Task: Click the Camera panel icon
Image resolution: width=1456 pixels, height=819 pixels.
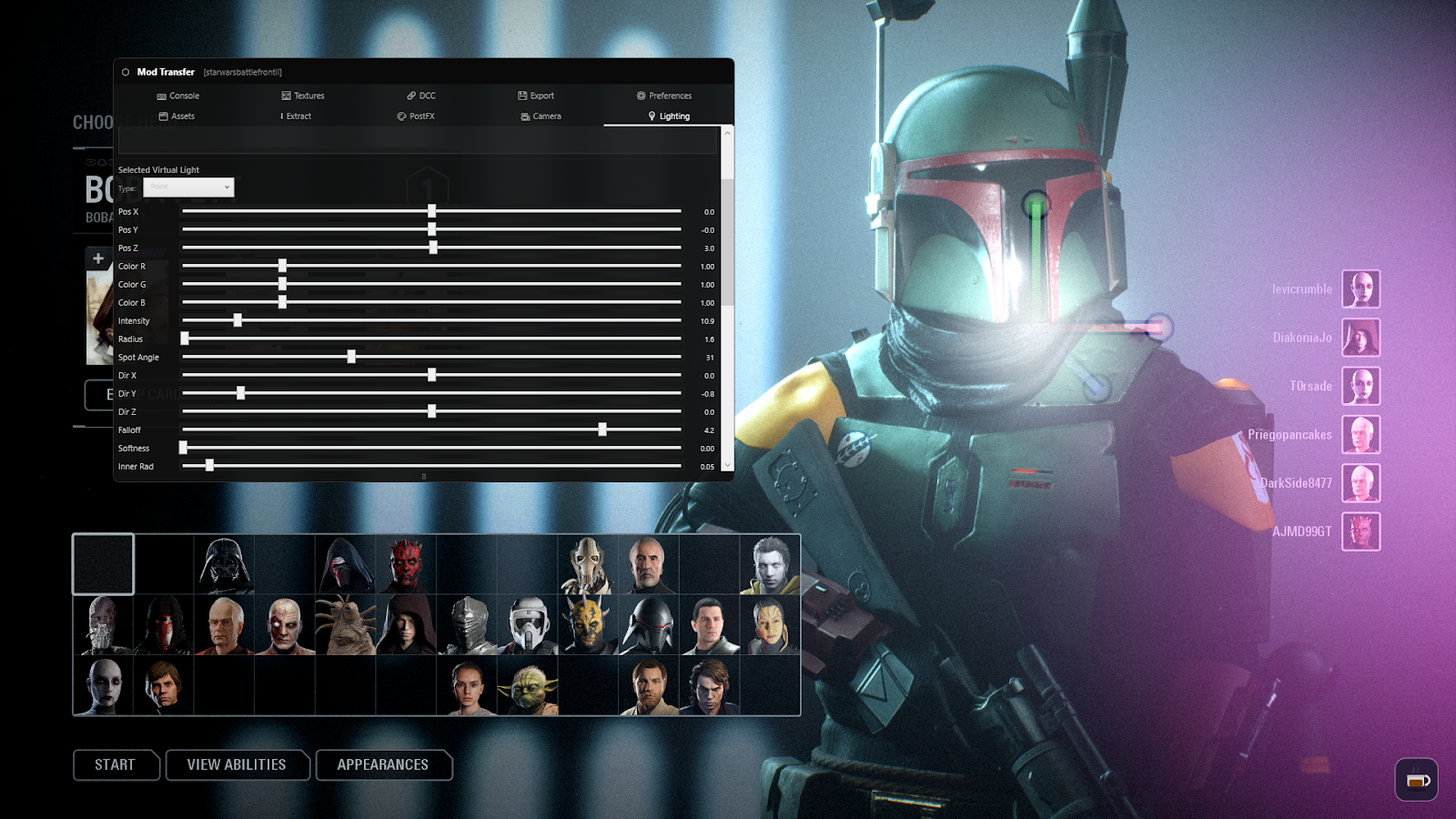Action: point(524,116)
